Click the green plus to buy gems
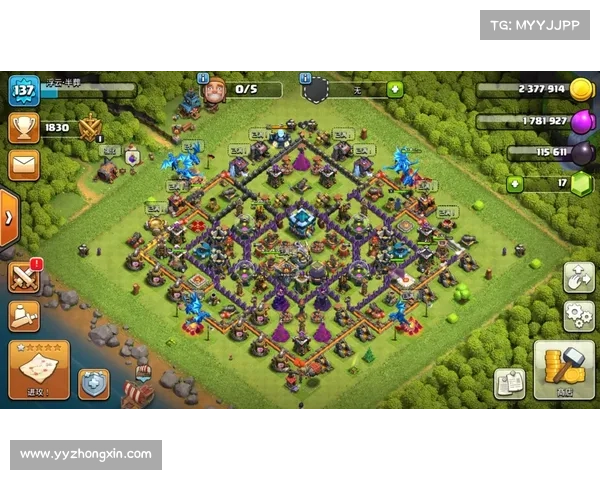600x480 pixels. tap(515, 184)
